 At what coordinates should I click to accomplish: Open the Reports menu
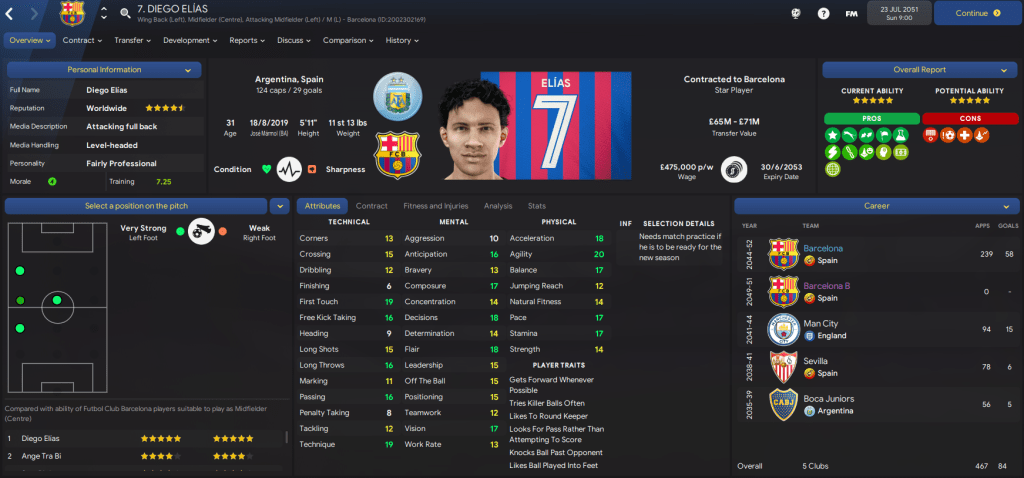247,40
